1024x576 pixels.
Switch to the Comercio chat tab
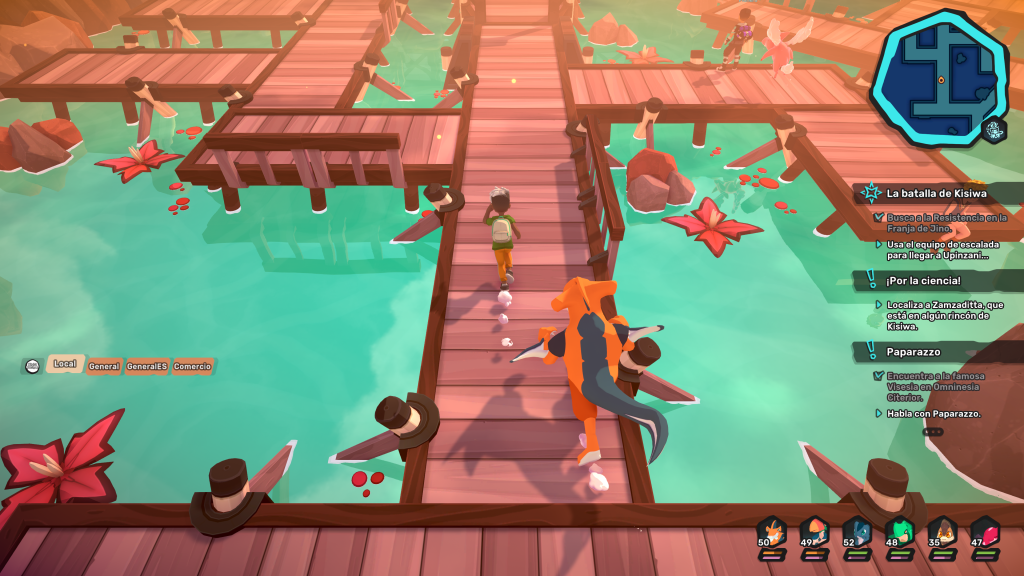pos(192,367)
